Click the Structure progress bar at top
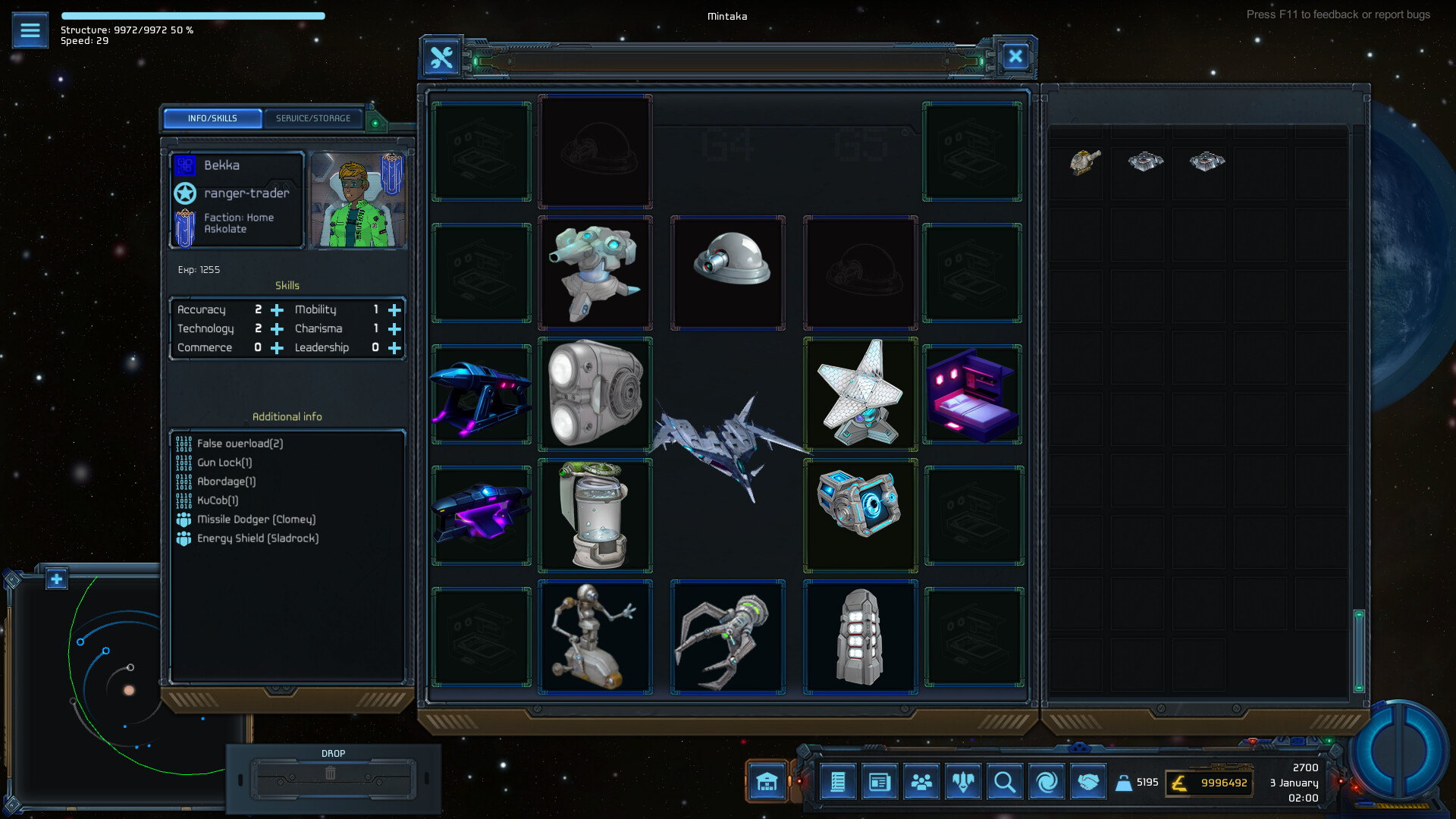The height and width of the screenshot is (819, 1456). (x=193, y=15)
